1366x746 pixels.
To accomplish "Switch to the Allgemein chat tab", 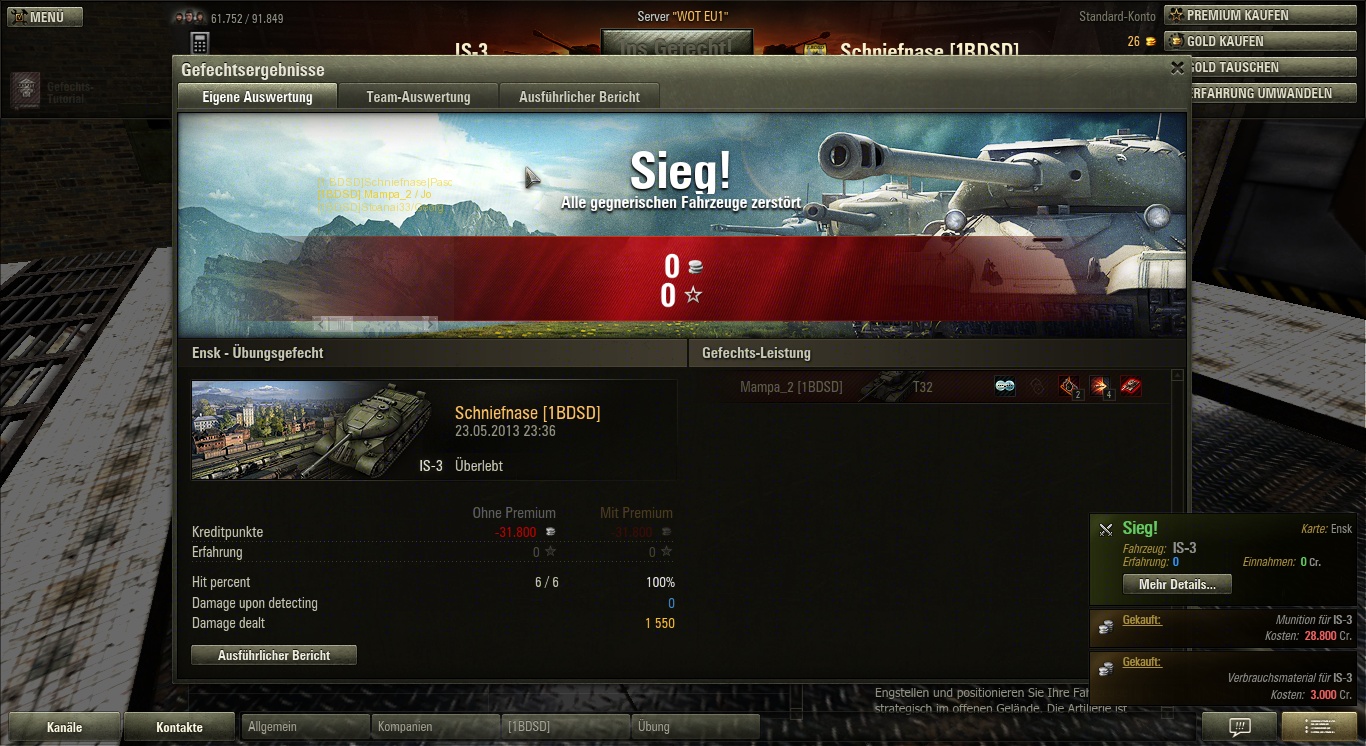I will click(304, 727).
